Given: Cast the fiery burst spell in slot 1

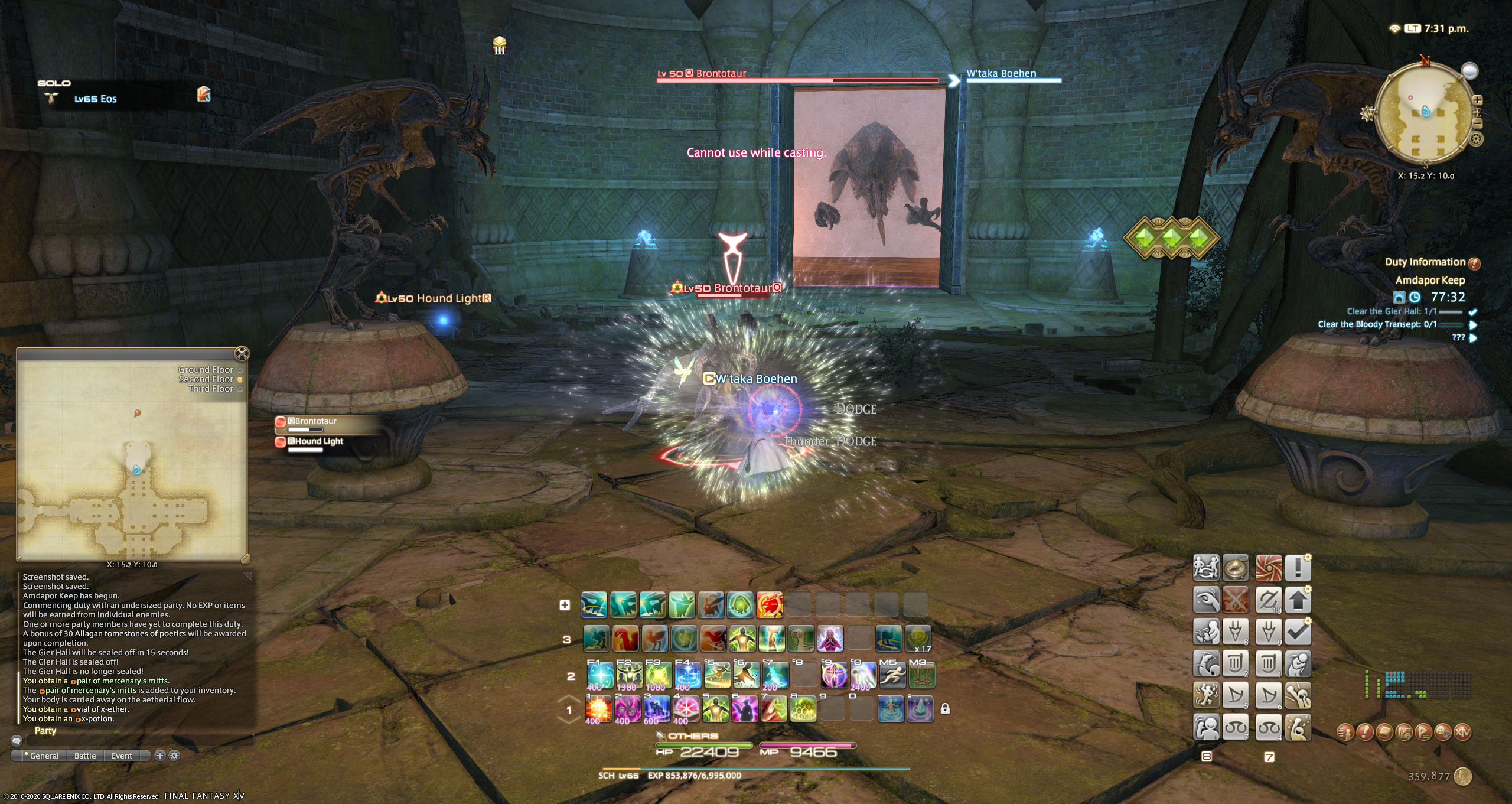Looking at the screenshot, I should [x=598, y=708].
